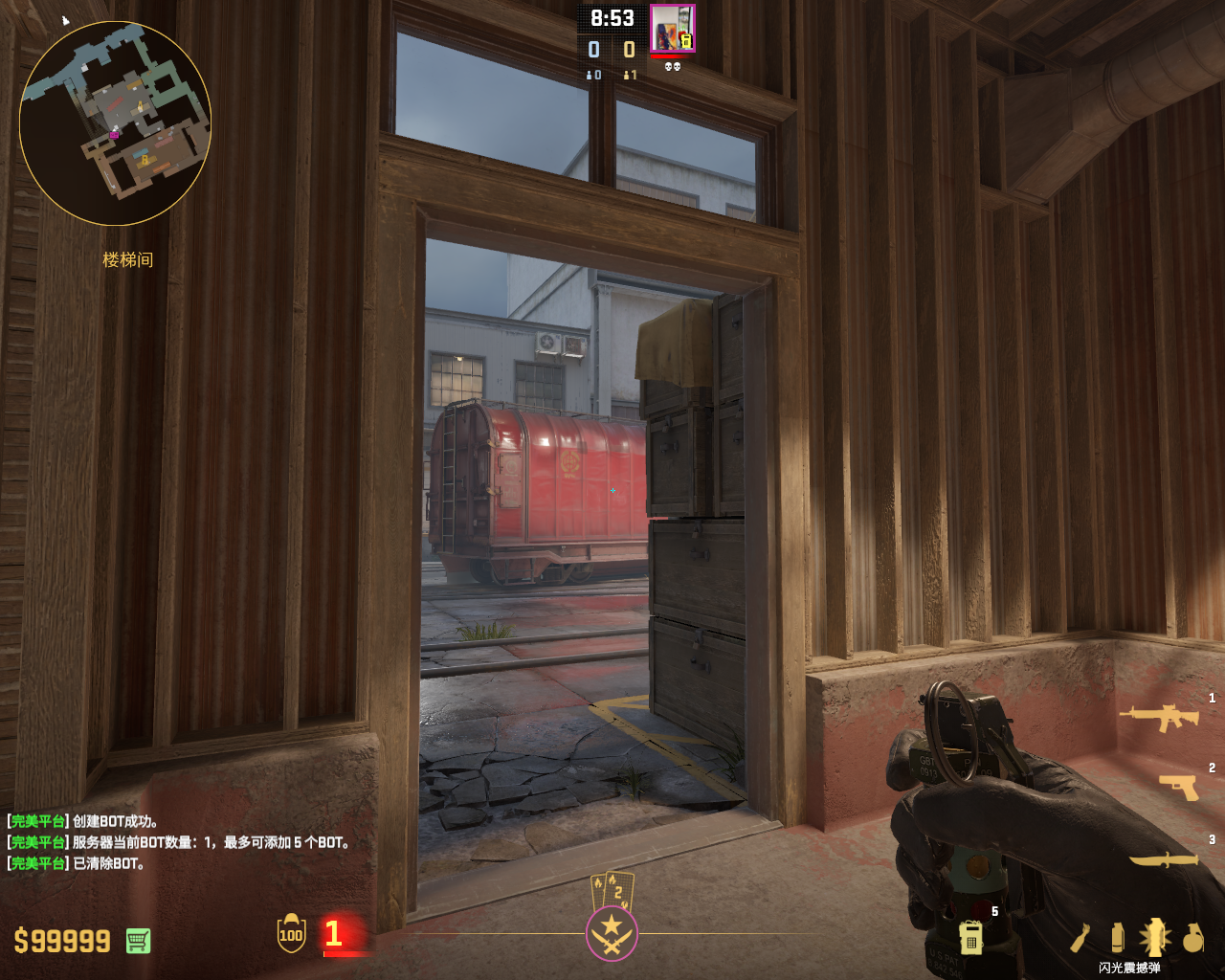Click the two flame cards above the emblem
Image resolution: width=1225 pixels, height=980 pixels.
click(612, 890)
